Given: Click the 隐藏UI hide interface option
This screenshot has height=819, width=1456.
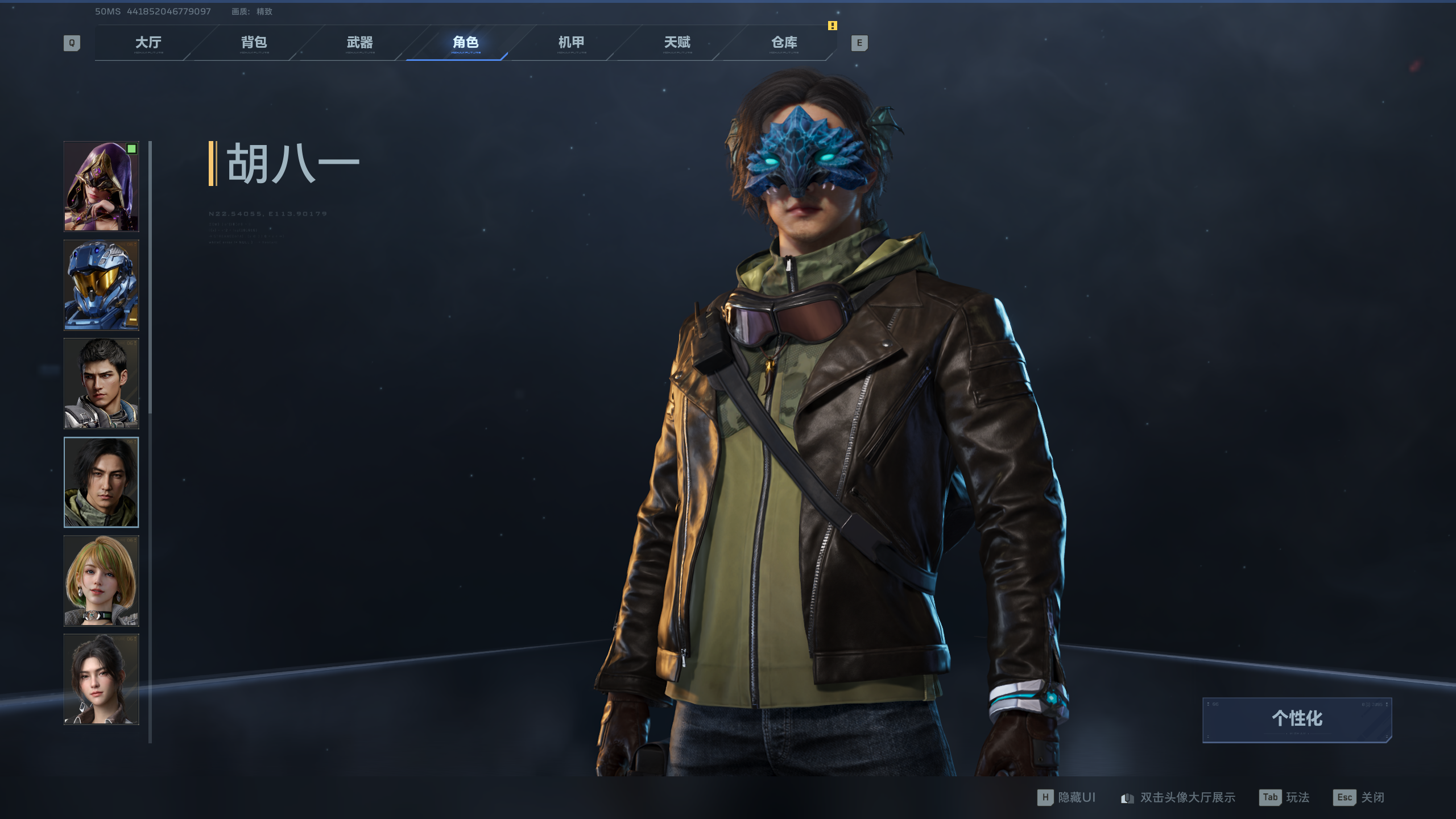Looking at the screenshot, I should (x=1067, y=797).
